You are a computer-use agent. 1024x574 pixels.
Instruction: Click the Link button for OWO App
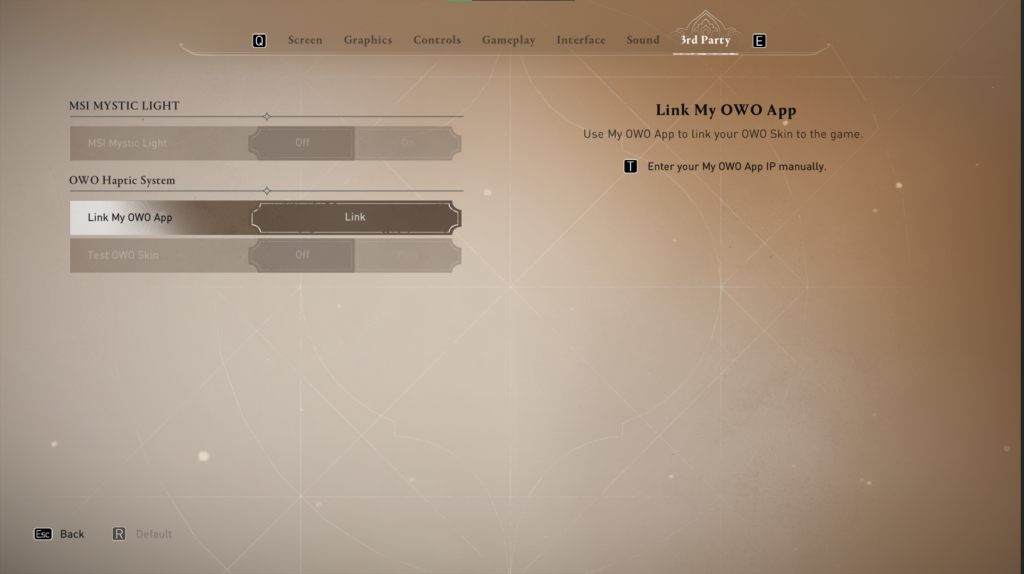pos(355,217)
